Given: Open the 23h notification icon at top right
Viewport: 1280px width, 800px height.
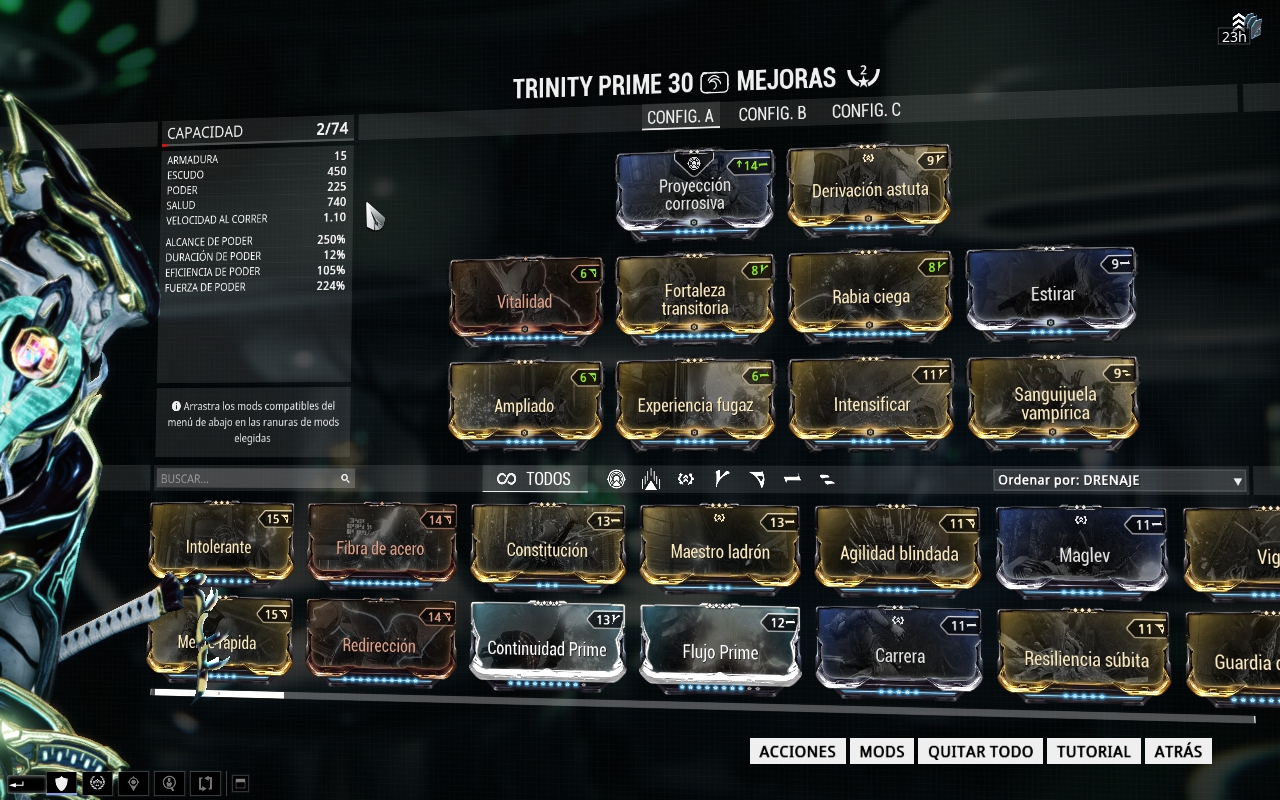Looking at the screenshot, I should coord(1242,24).
